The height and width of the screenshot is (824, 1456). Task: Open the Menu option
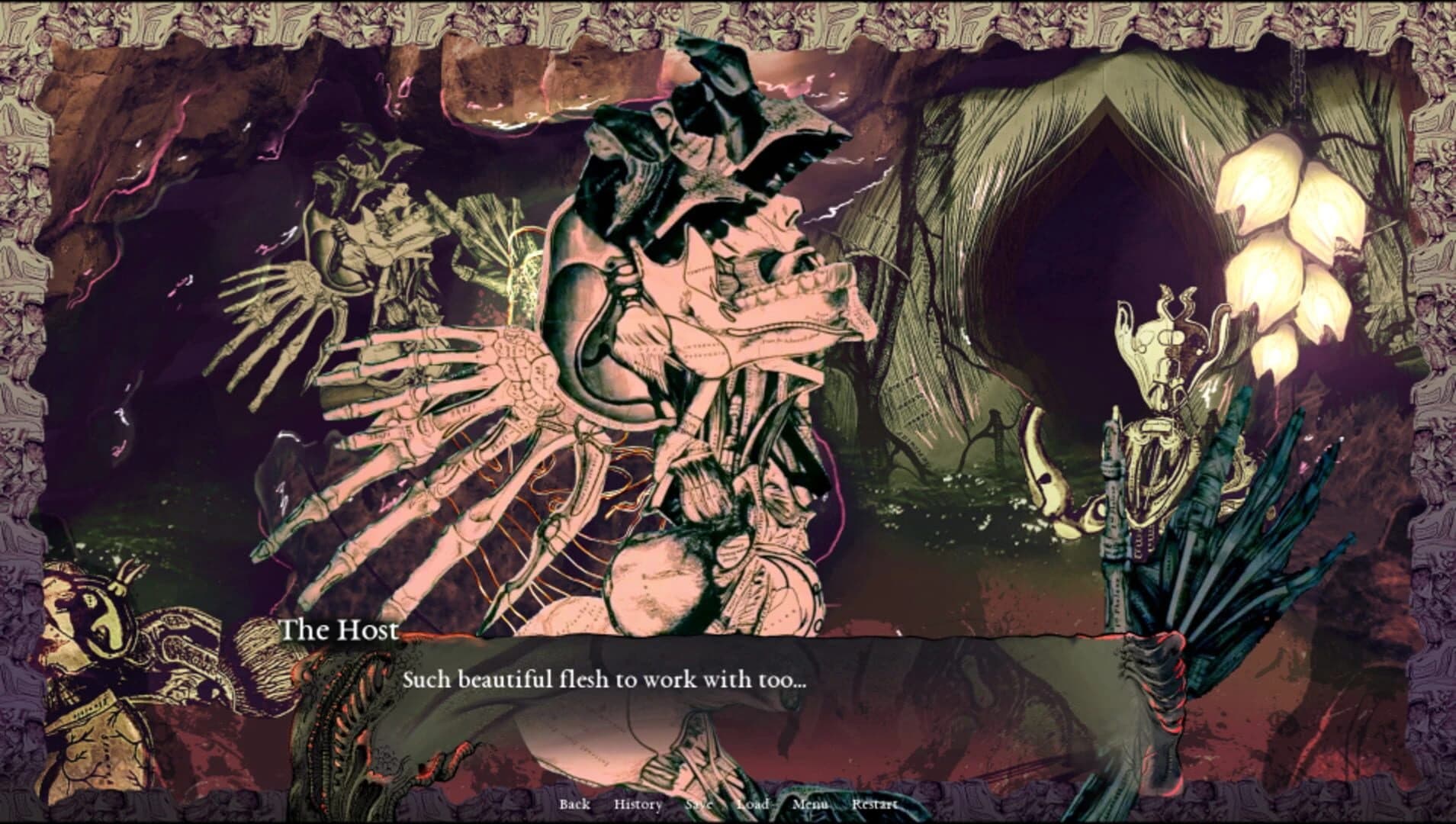point(811,804)
